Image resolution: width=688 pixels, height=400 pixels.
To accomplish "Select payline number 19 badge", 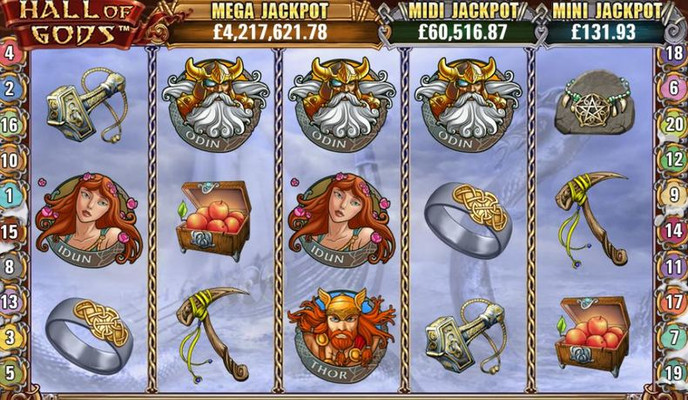I will click(675, 374).
